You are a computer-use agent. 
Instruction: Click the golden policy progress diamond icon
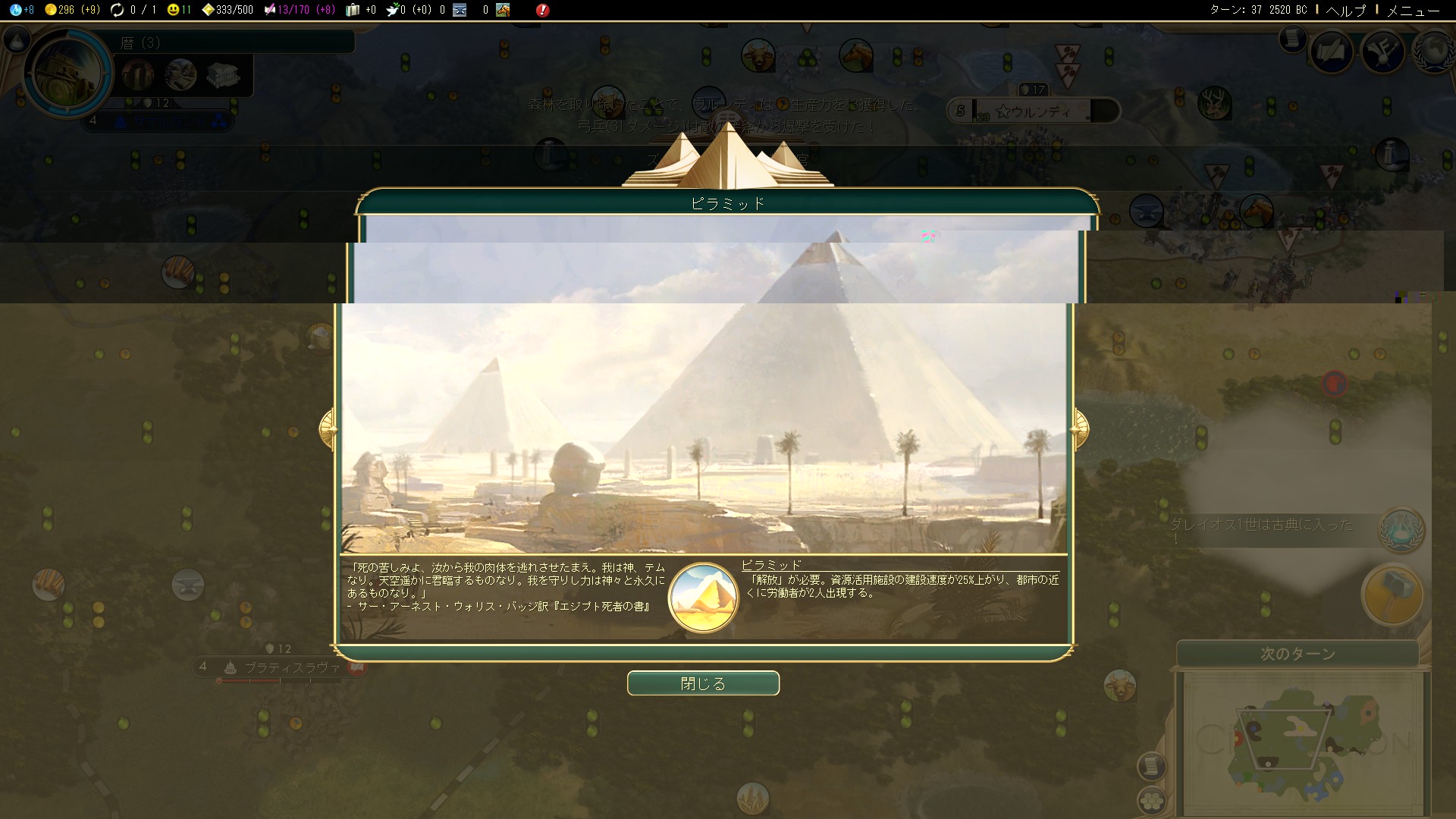209,10
